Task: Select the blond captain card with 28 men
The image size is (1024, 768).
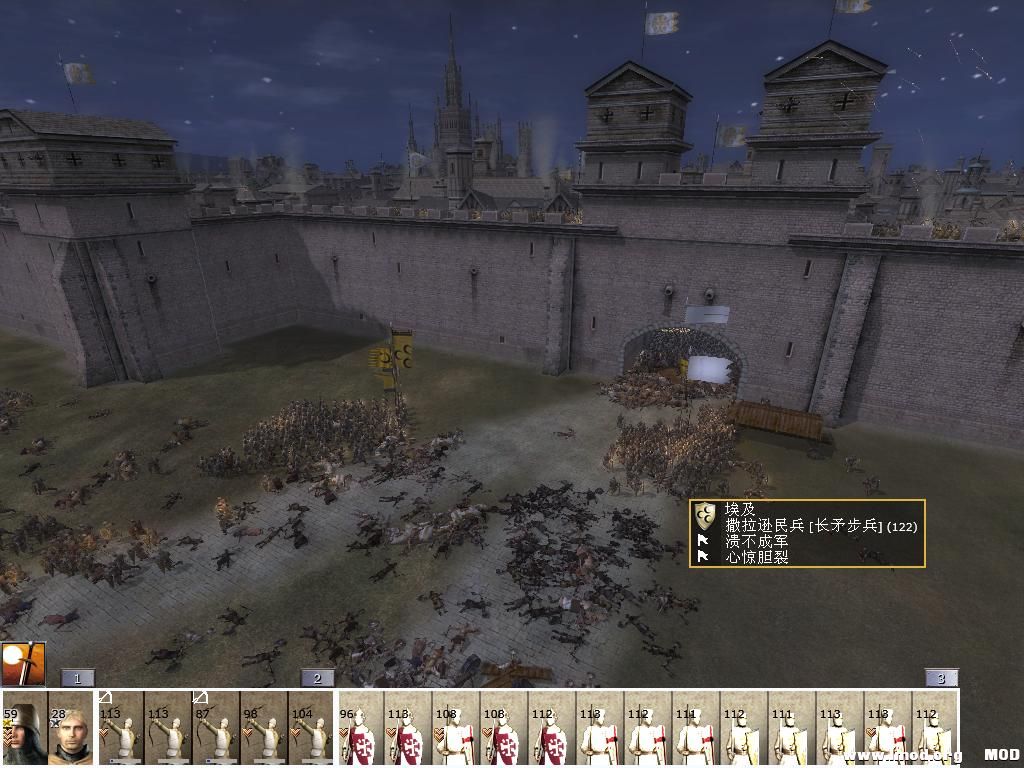Action: [71, 729]
